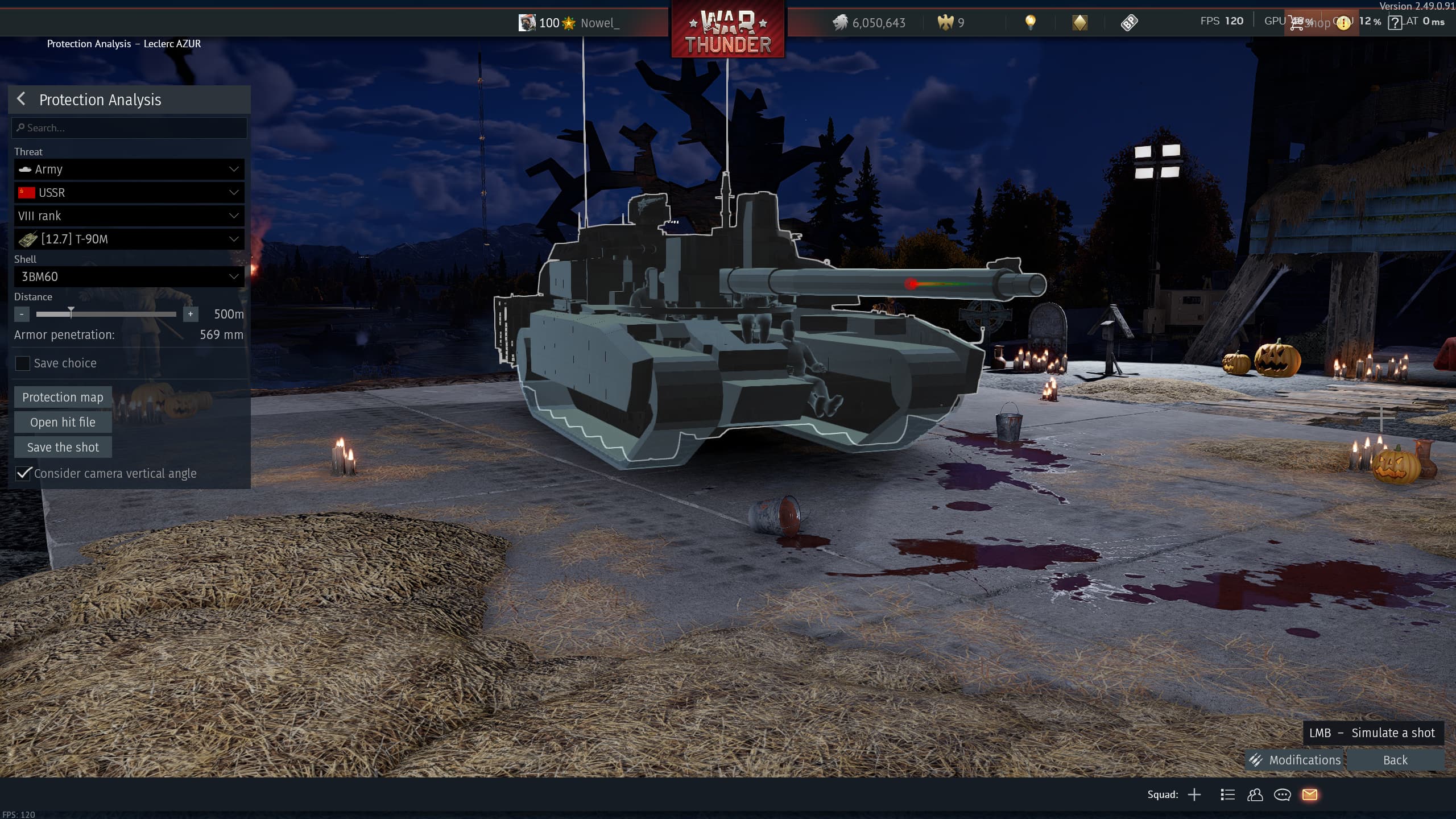Open the T-90M vehicle dropdown

point(130,239)
